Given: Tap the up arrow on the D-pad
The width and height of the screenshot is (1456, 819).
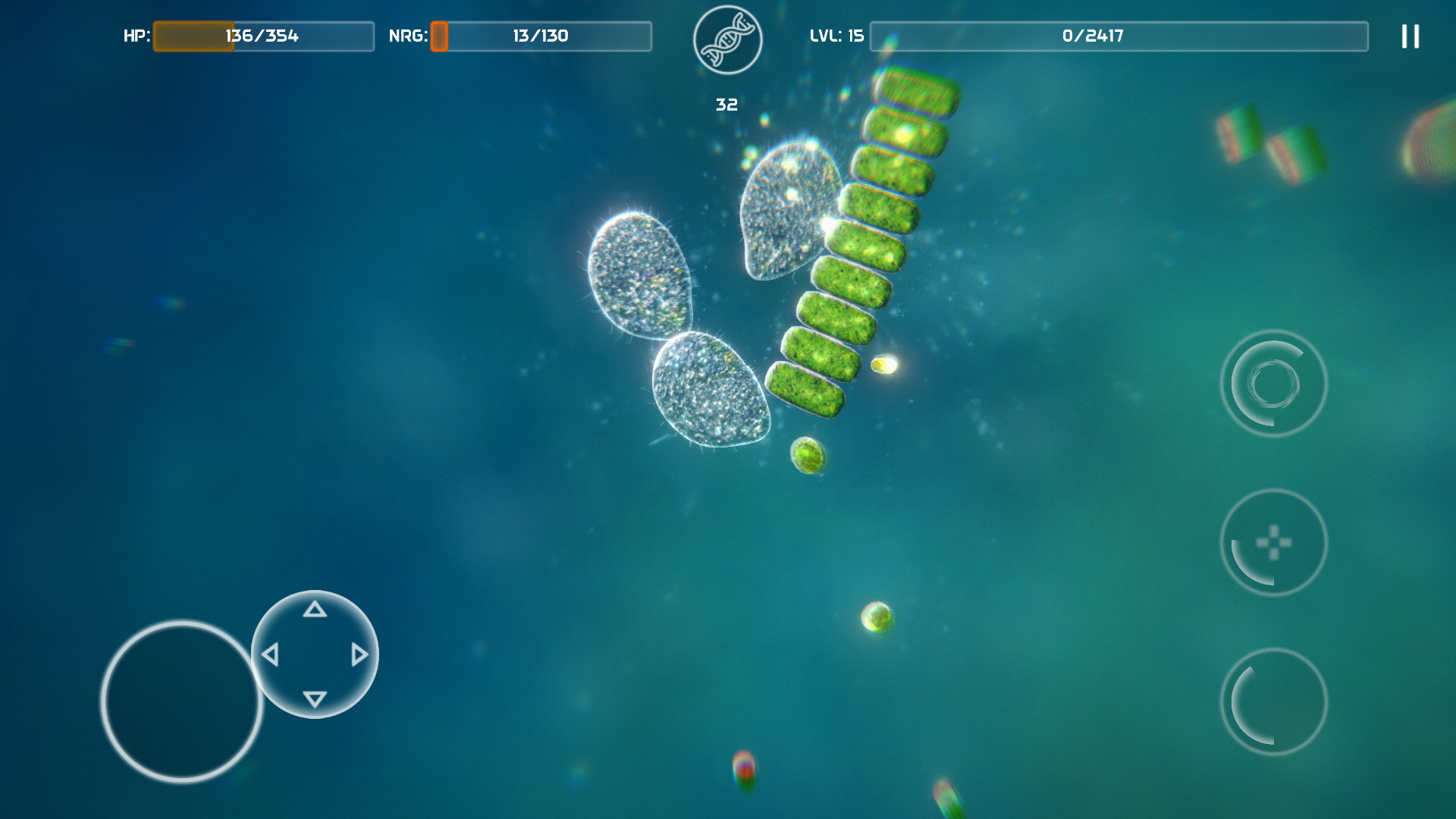Looking at the screenshot, I should pos(314,609).
